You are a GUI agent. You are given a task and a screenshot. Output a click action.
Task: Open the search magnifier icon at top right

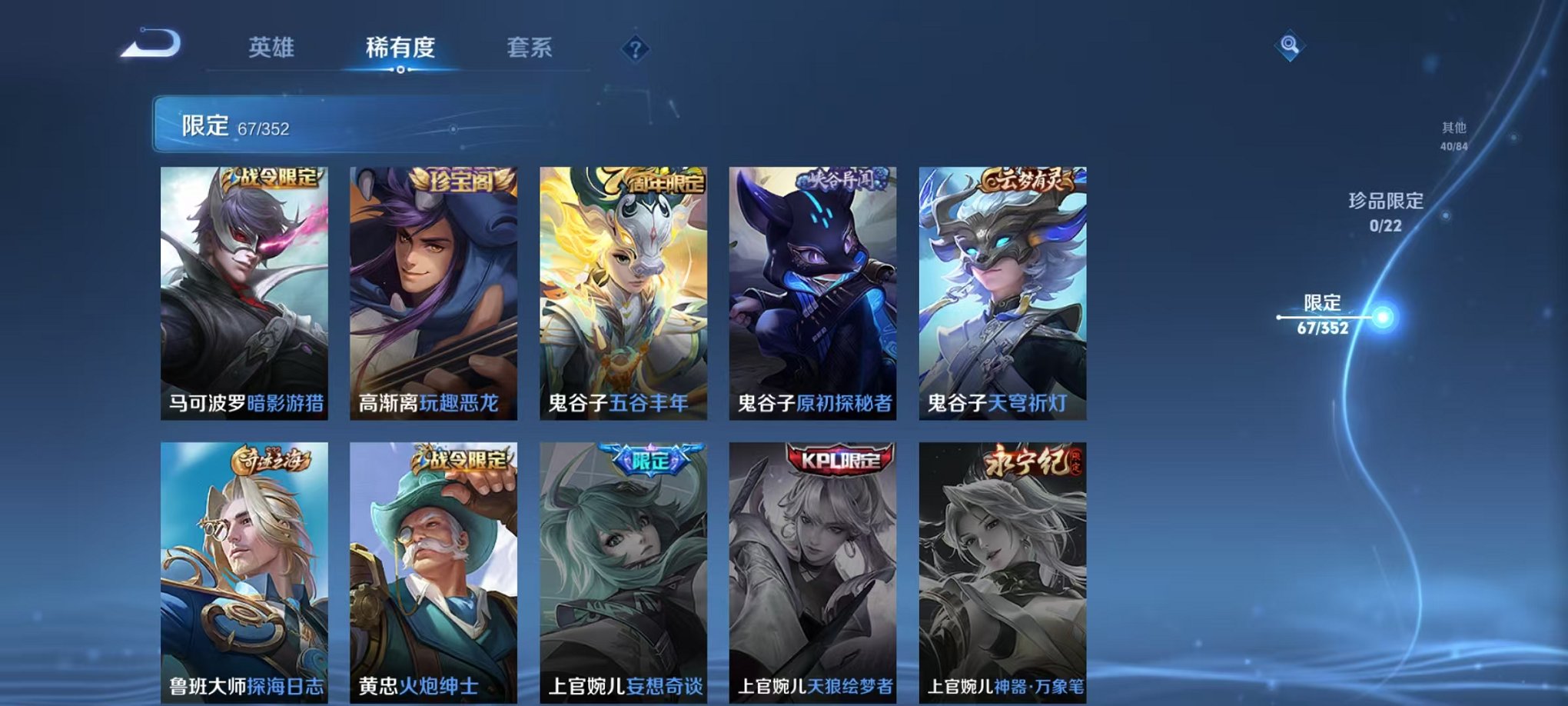[1291, 45]
